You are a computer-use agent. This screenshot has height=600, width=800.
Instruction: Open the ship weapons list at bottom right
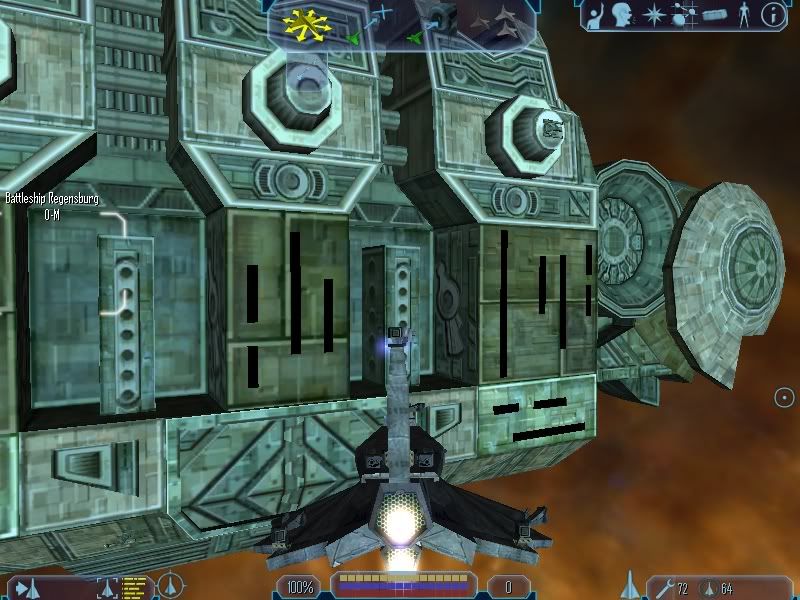pyautogui.click(x=631, y=585)
